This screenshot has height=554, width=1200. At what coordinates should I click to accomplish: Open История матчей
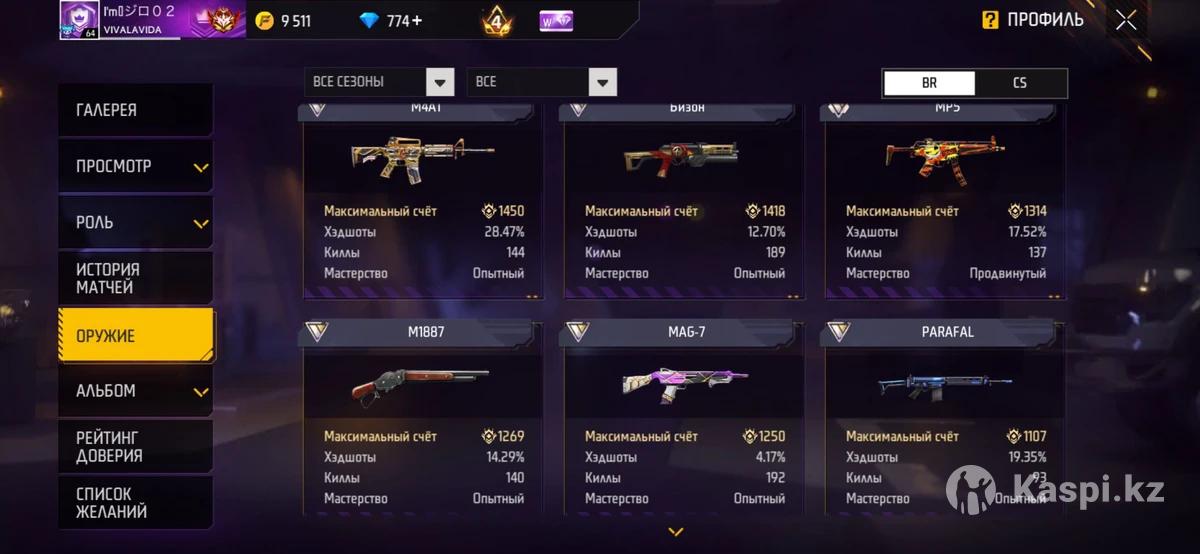coord(135,278)
